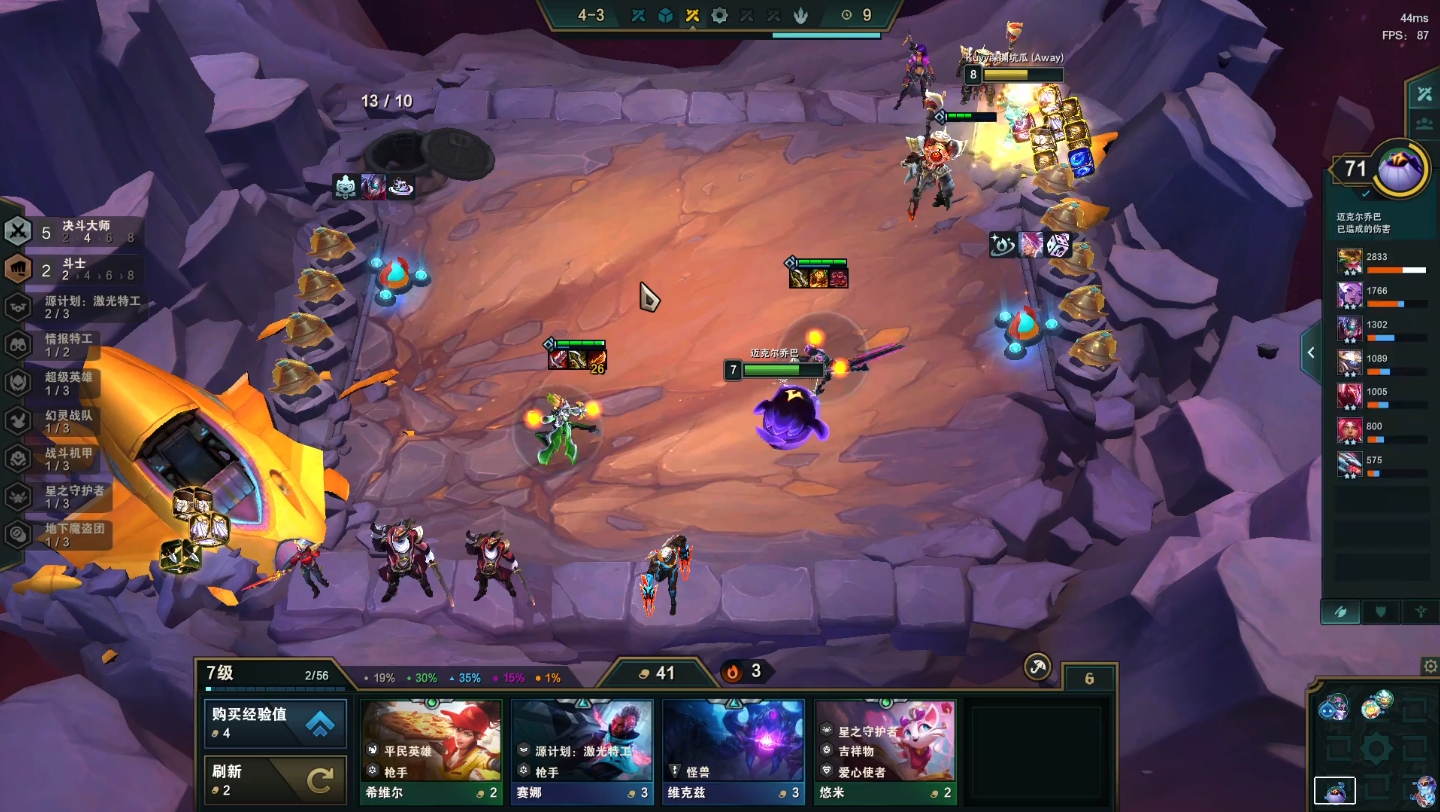The width and height of the screenshot is (1440, 812).
Task: Collapse the damage panel with the arrow
Action: click(1310, 351)
